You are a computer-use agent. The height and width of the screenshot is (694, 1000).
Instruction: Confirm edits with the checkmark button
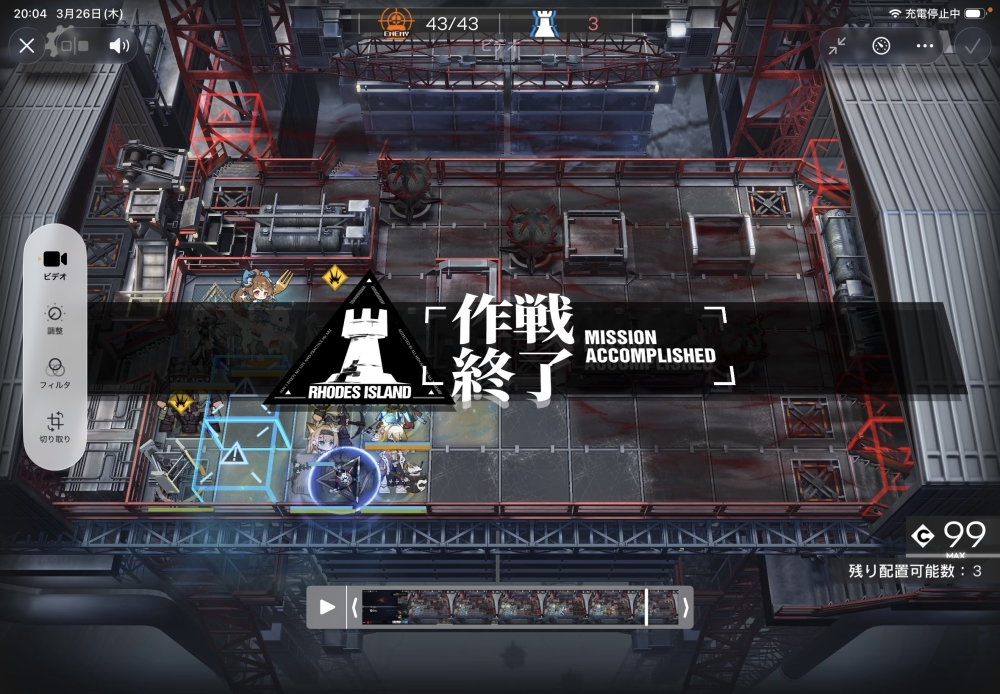coord(970,45)
